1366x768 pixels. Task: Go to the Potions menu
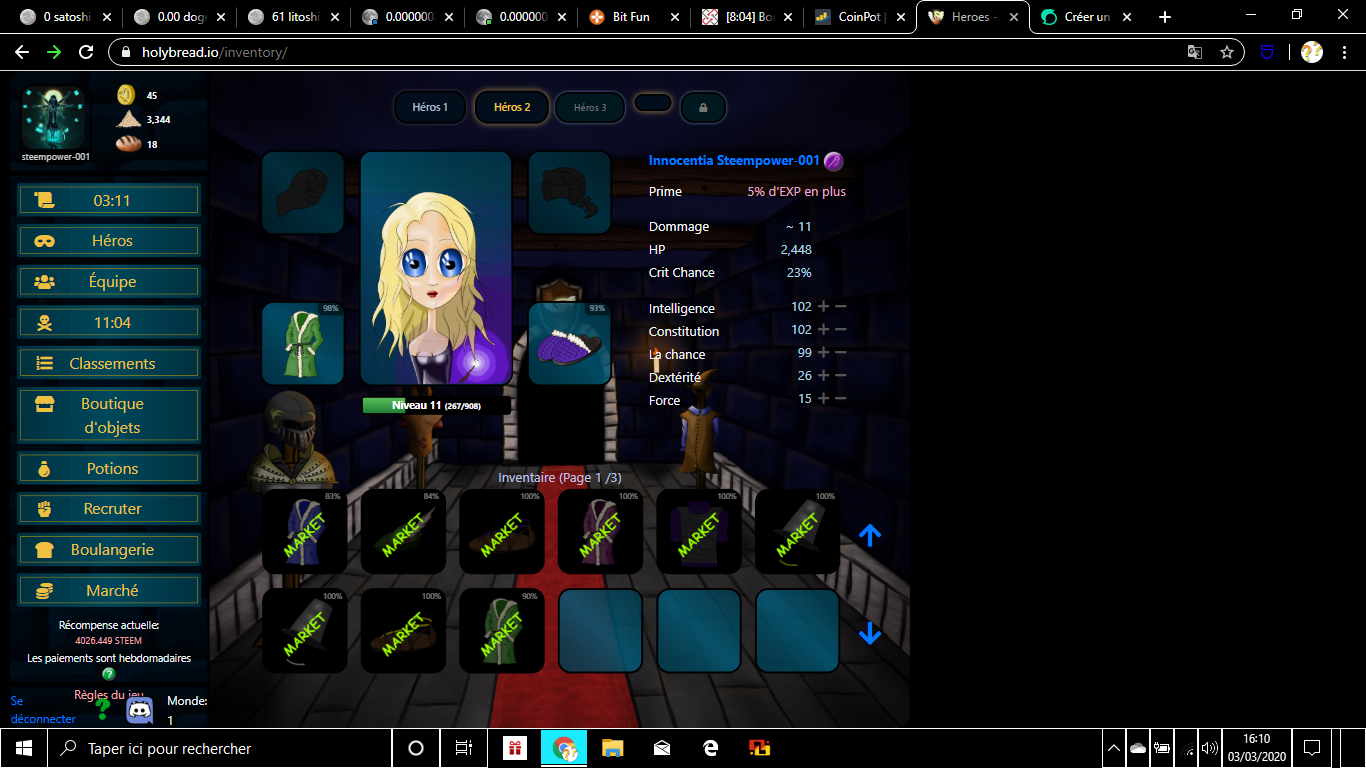point(109,468)
